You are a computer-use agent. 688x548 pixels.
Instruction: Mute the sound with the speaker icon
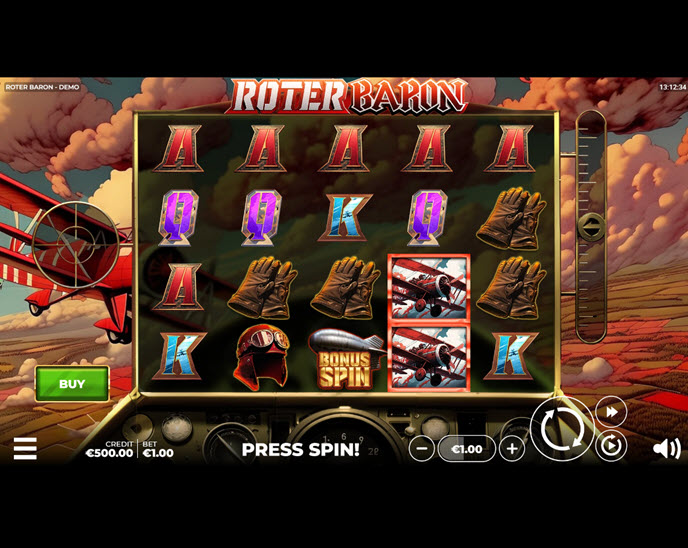(x=666, y=449)
